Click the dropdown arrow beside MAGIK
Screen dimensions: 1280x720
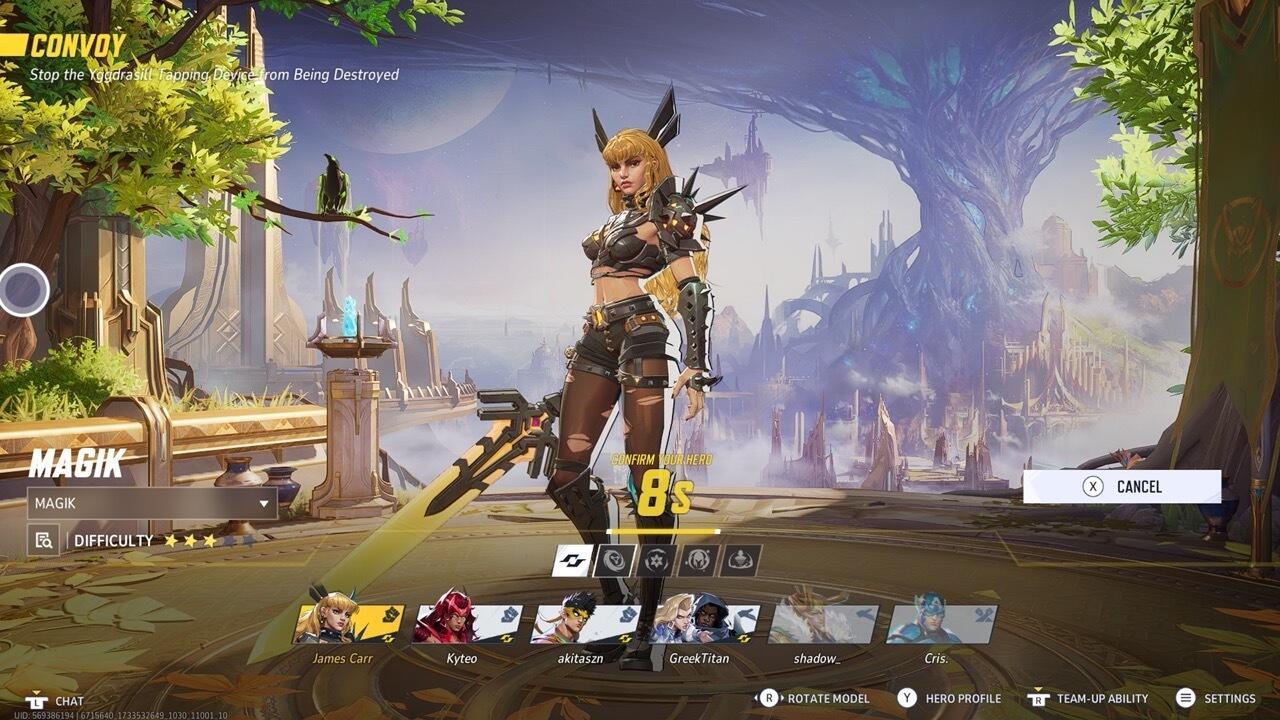(x=262, y=505)
